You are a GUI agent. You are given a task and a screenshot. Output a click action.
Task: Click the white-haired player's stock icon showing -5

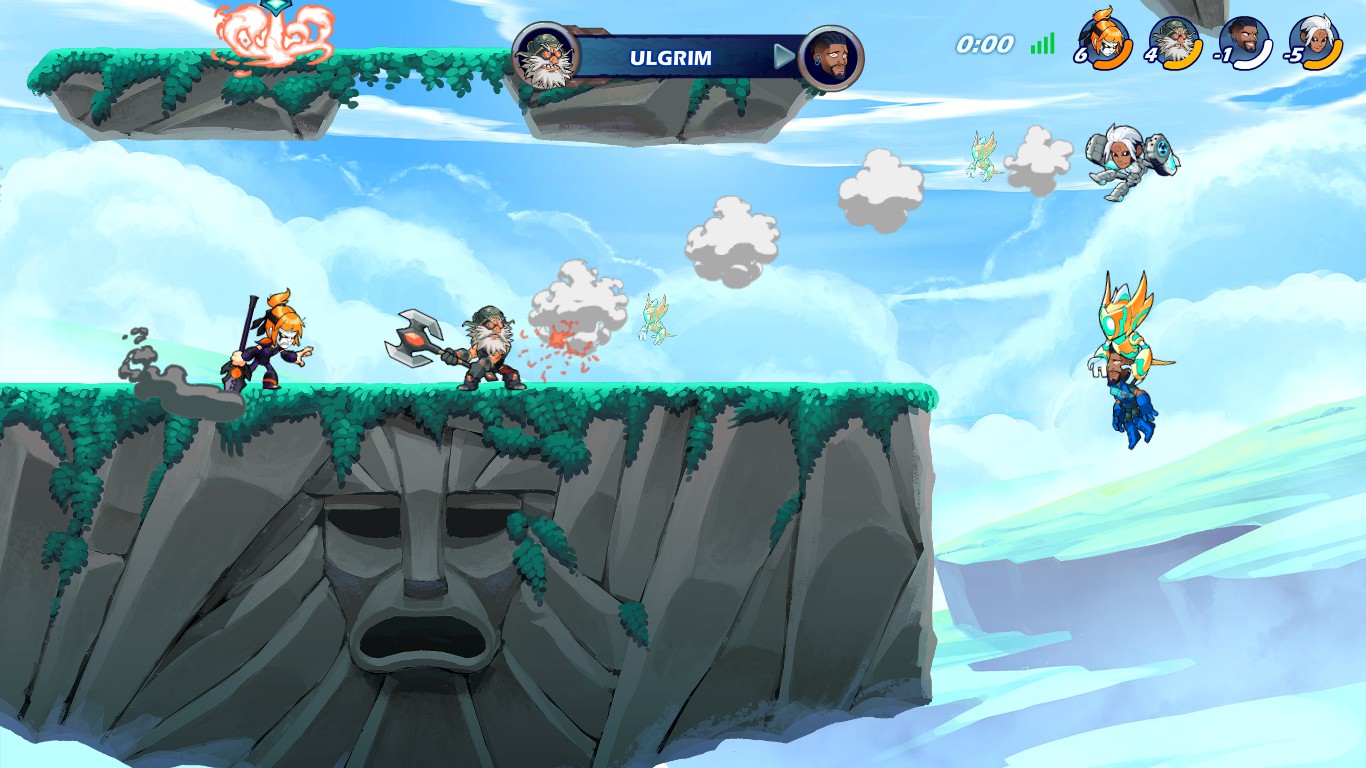click(1313, 42)
